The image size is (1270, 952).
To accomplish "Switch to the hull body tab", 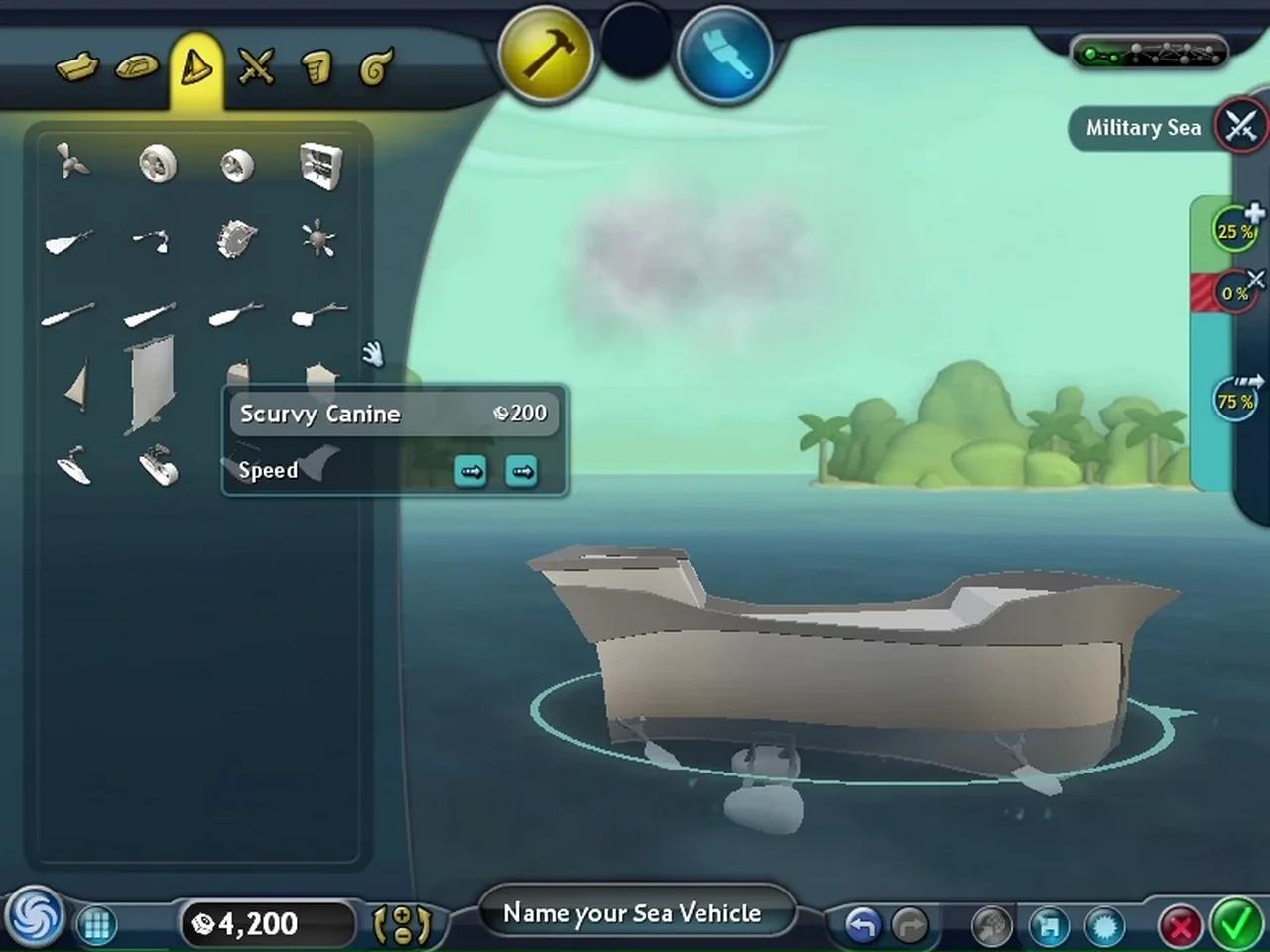I will 78,67.
